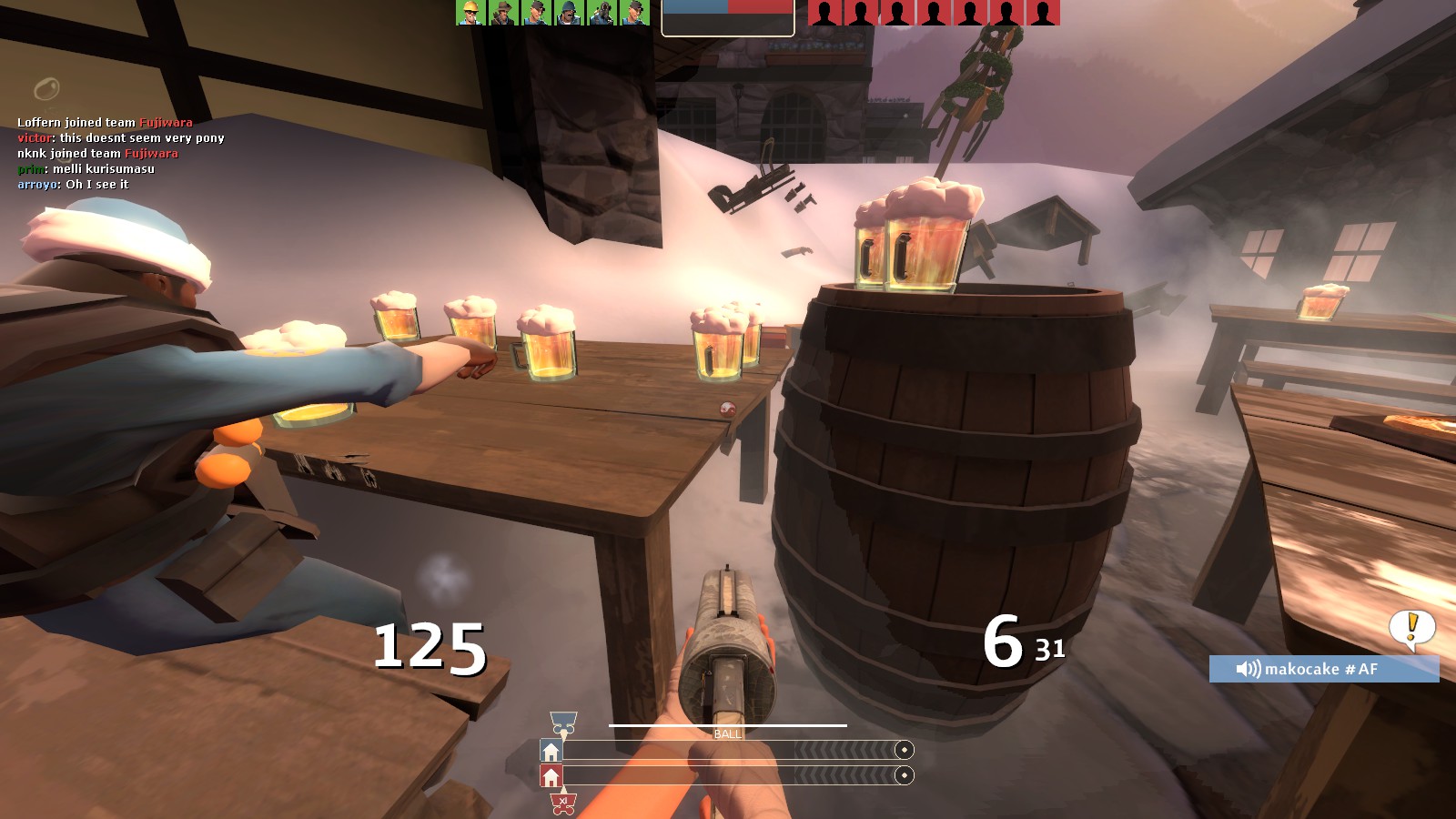Click the blue and red team status panel
1456x819 pixels.
pyautogui.click(x=728, y=16)
